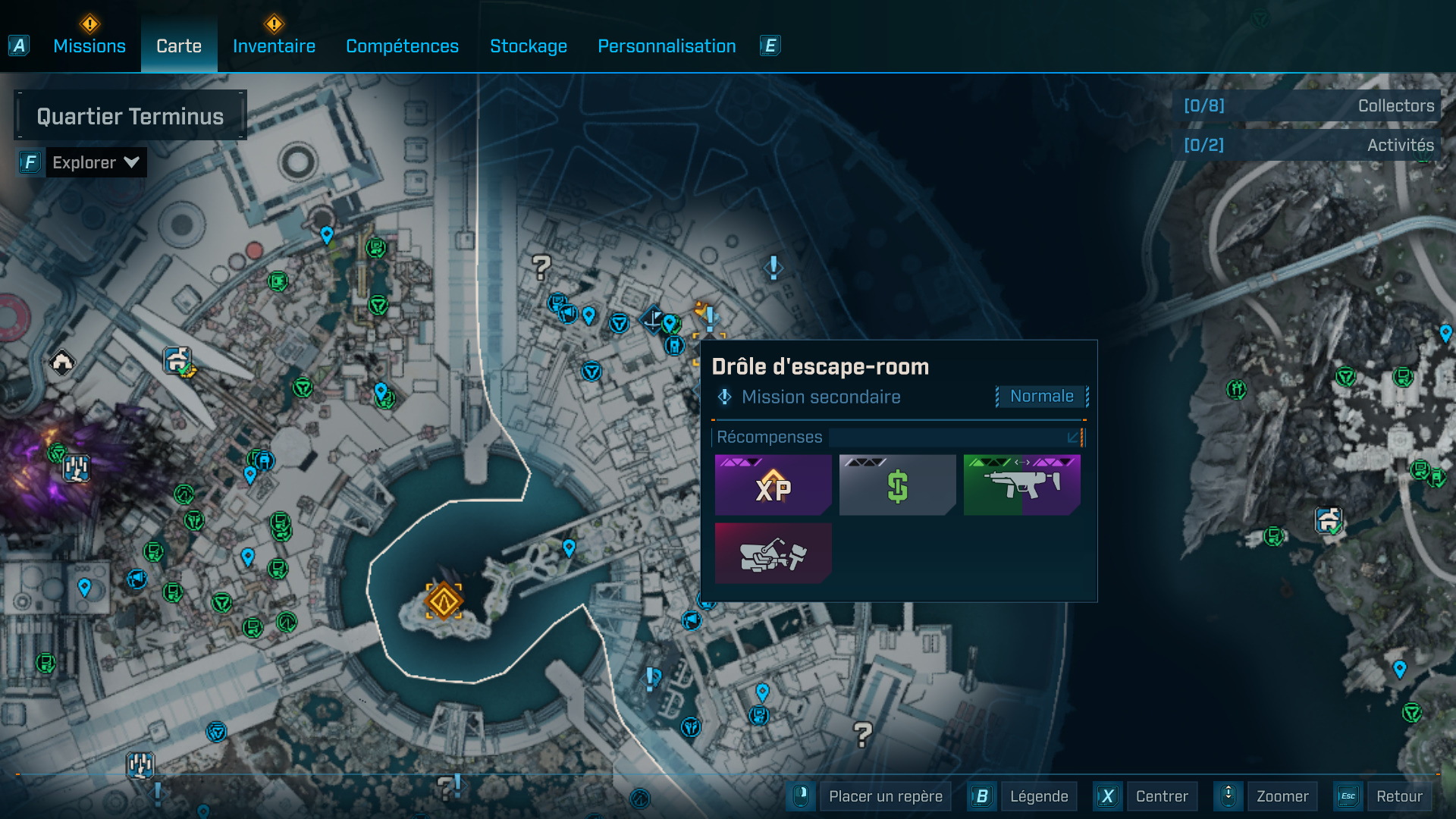Viewport: 1456px width, 819px height.
Task: Switch to the Inventaire tab
Action: 274,46
